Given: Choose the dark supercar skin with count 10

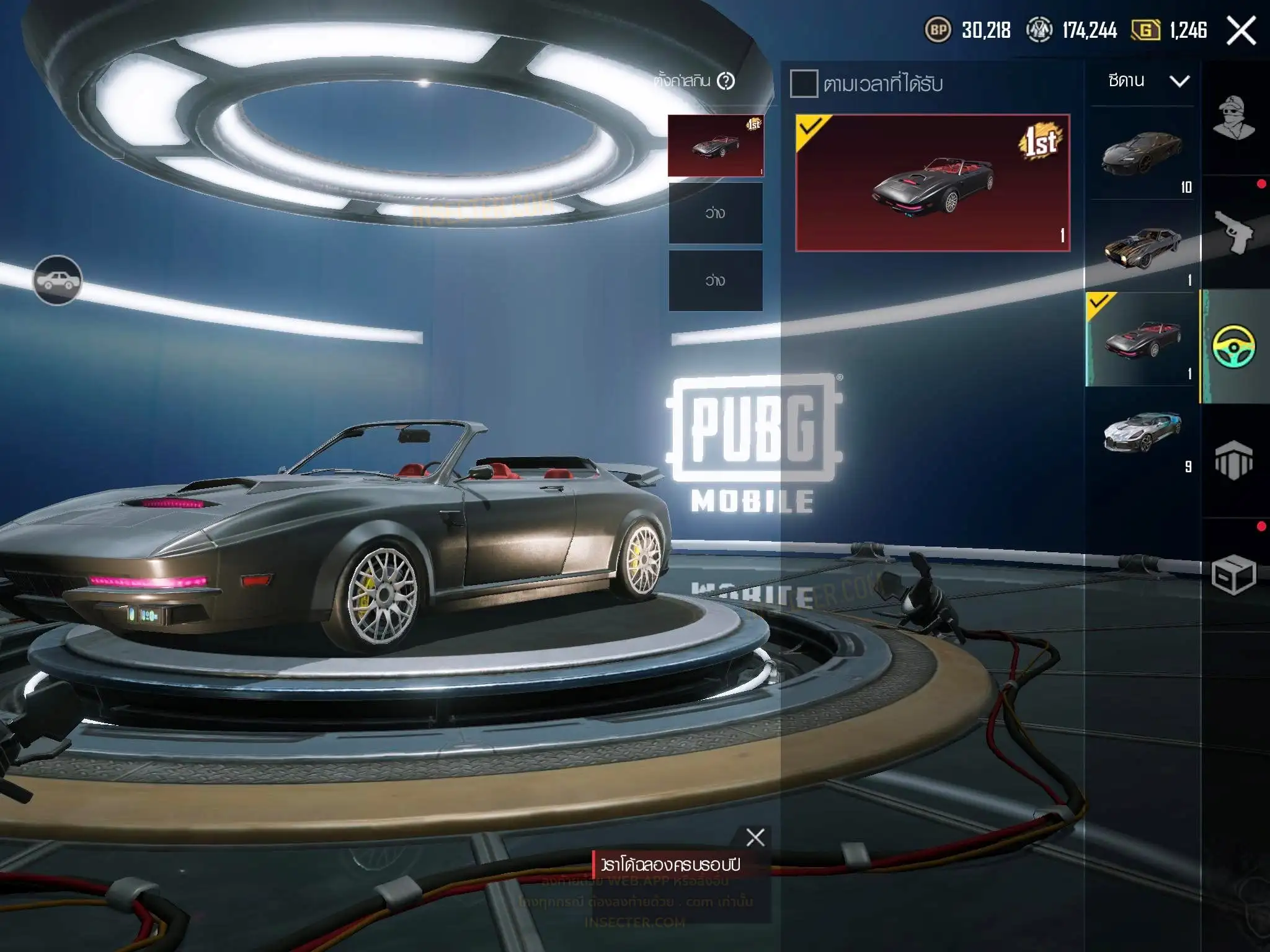Looking at the screenshot, I should click(x=1142, y=152).
